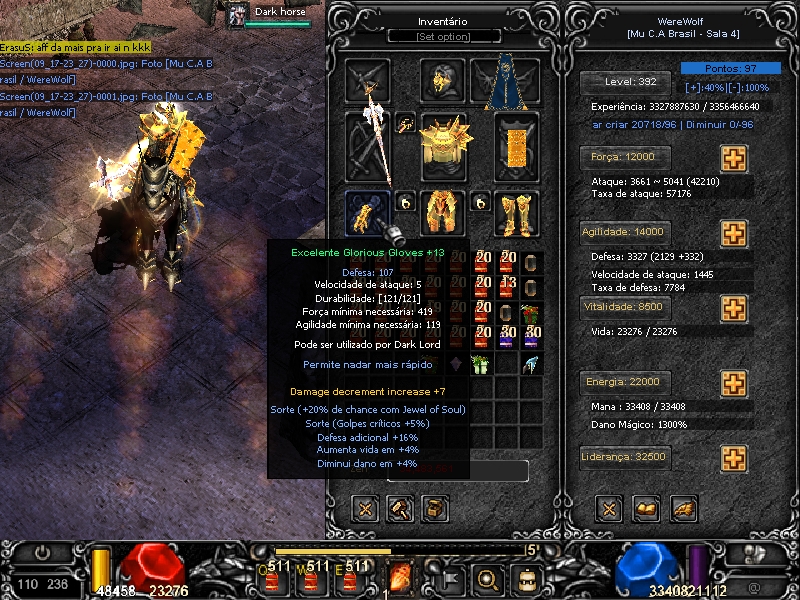The height and width of the screenshot is (600, 800).
Task: Click the equipped helmet slot
Action: click(x=442, y=80)
